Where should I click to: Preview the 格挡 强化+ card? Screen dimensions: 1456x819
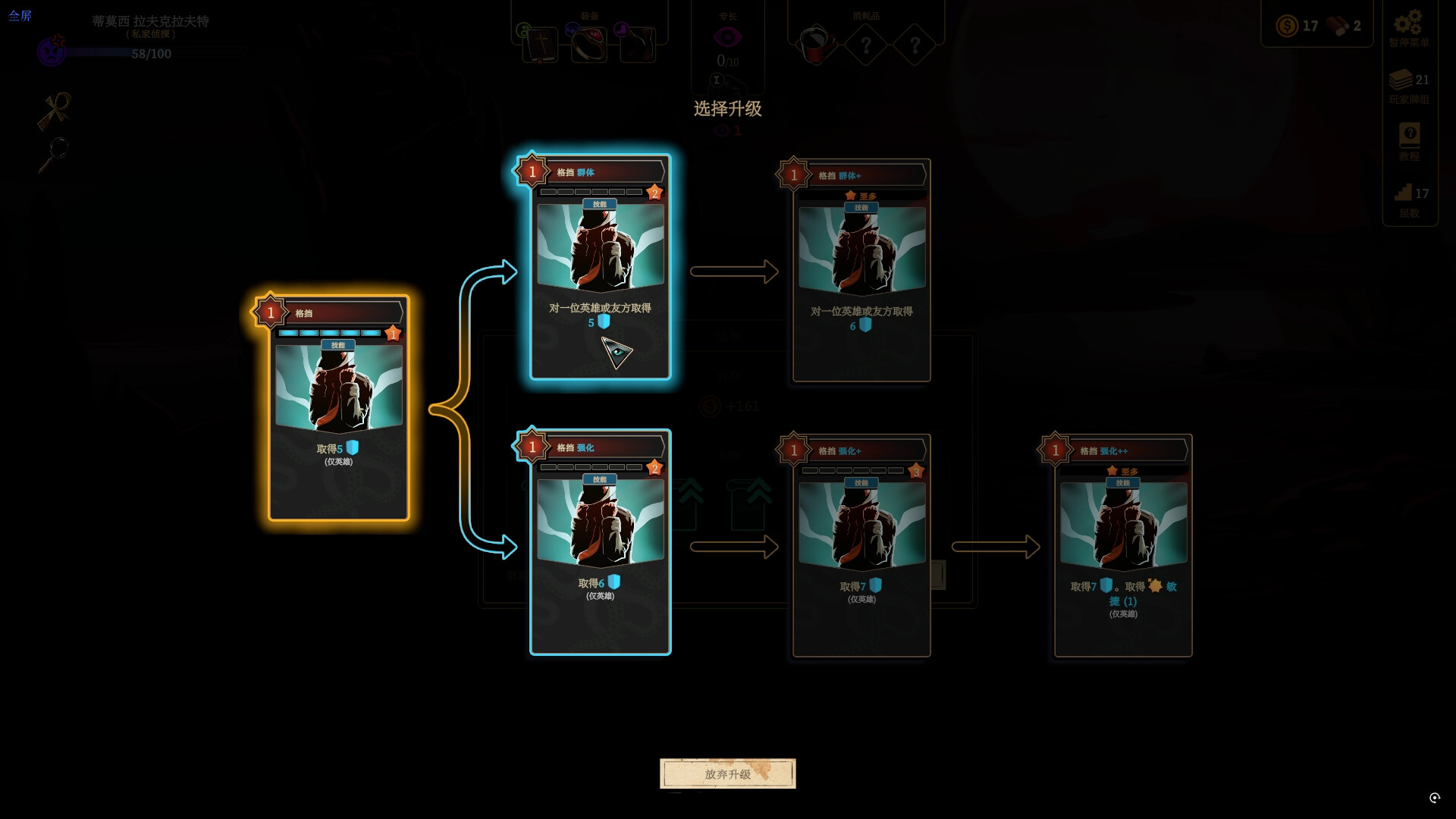pos(861,545)
